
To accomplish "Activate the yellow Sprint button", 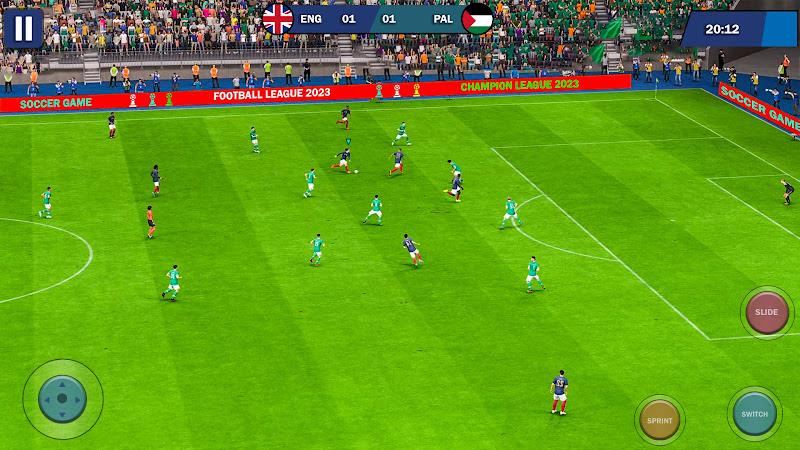I will coord(659,420).
